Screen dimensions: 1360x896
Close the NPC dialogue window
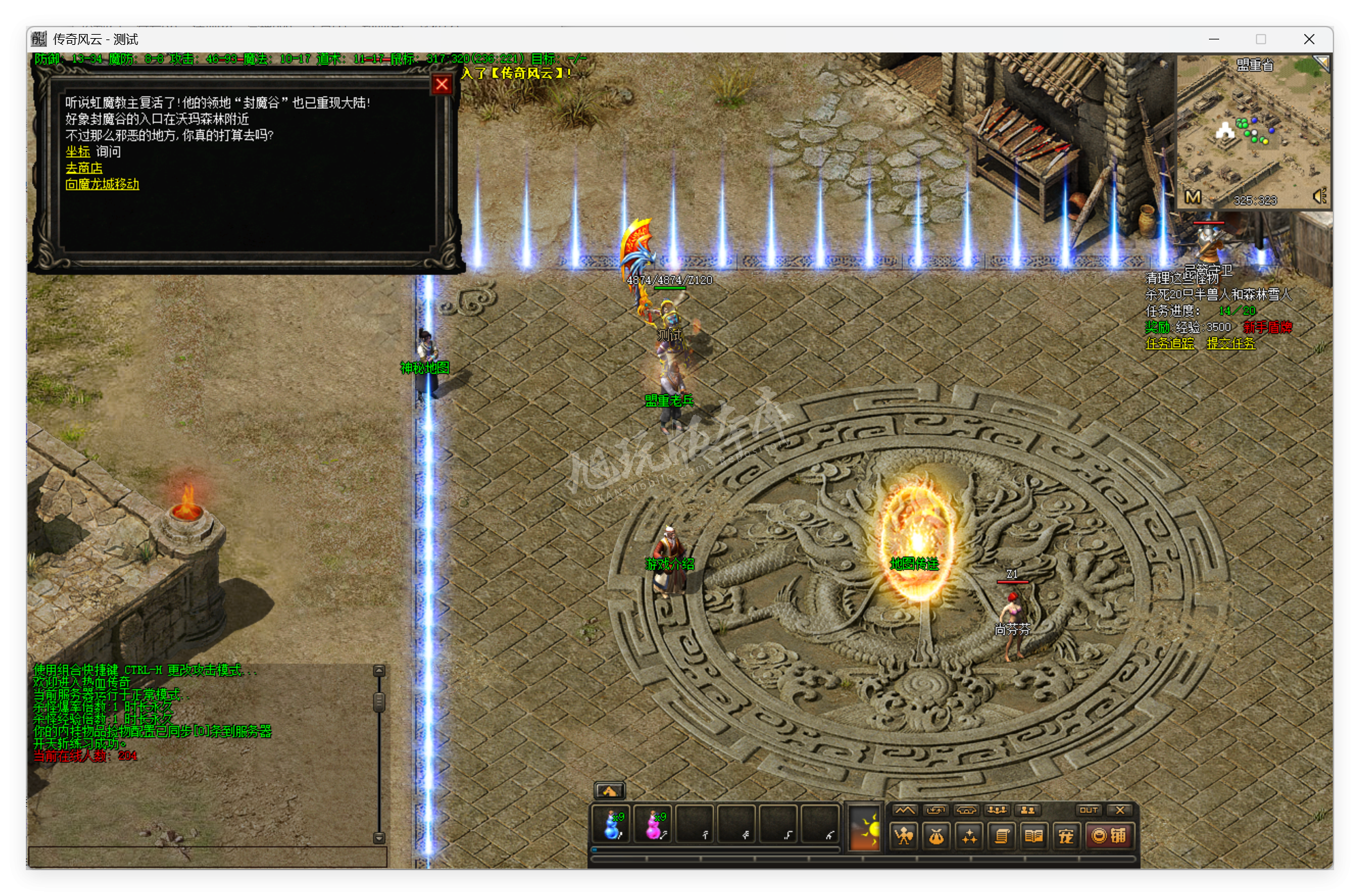[x=442, y=84]
